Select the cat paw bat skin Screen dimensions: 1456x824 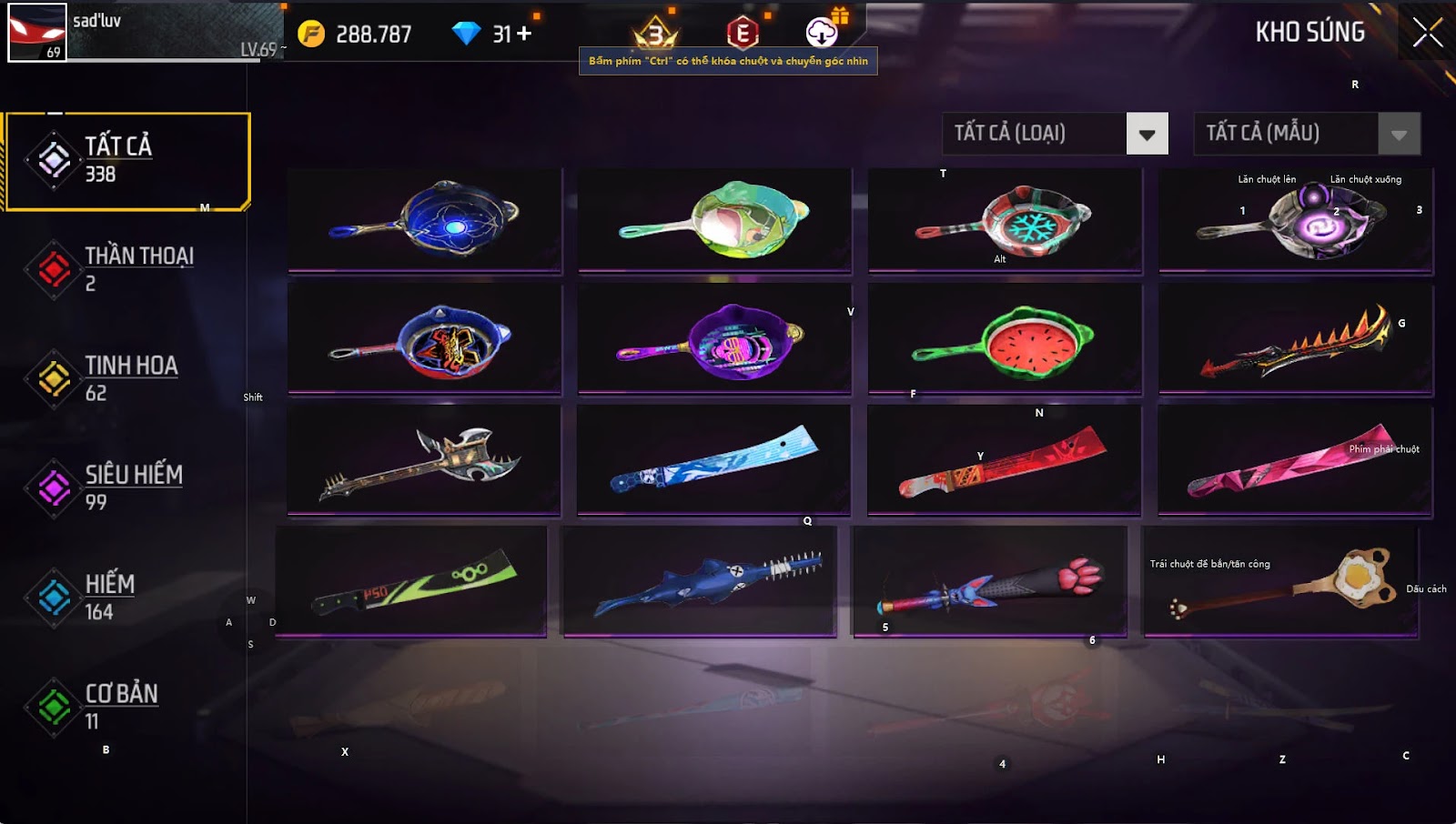(989, 582)
